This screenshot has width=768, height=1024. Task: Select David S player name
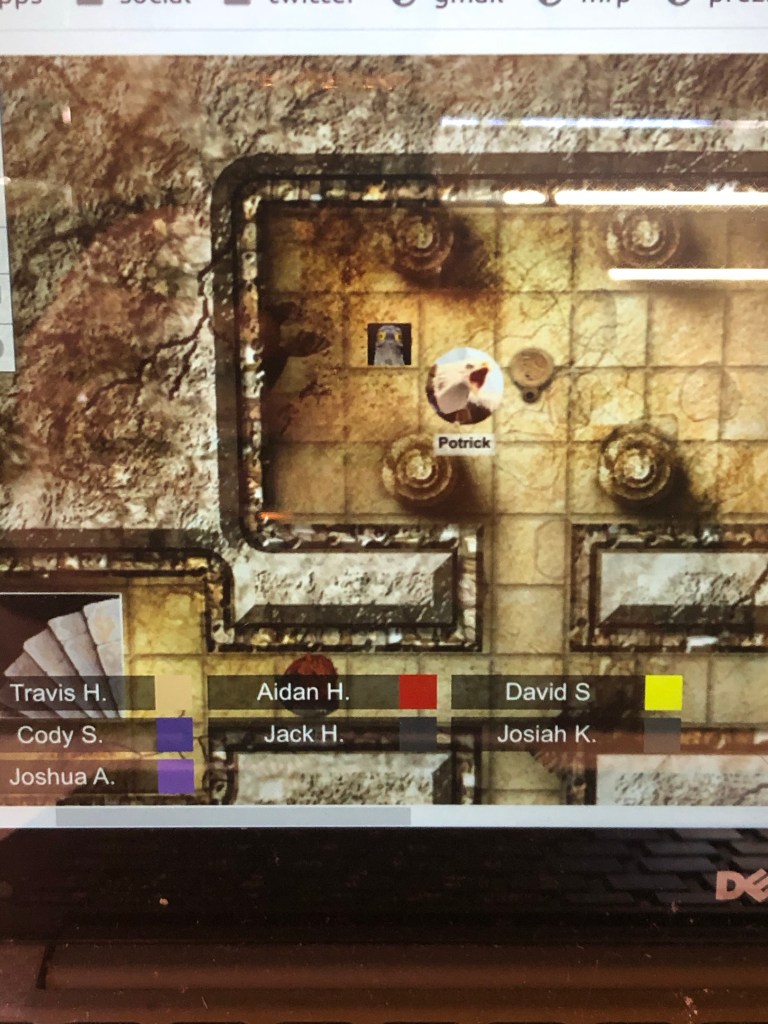click(547, 692)
